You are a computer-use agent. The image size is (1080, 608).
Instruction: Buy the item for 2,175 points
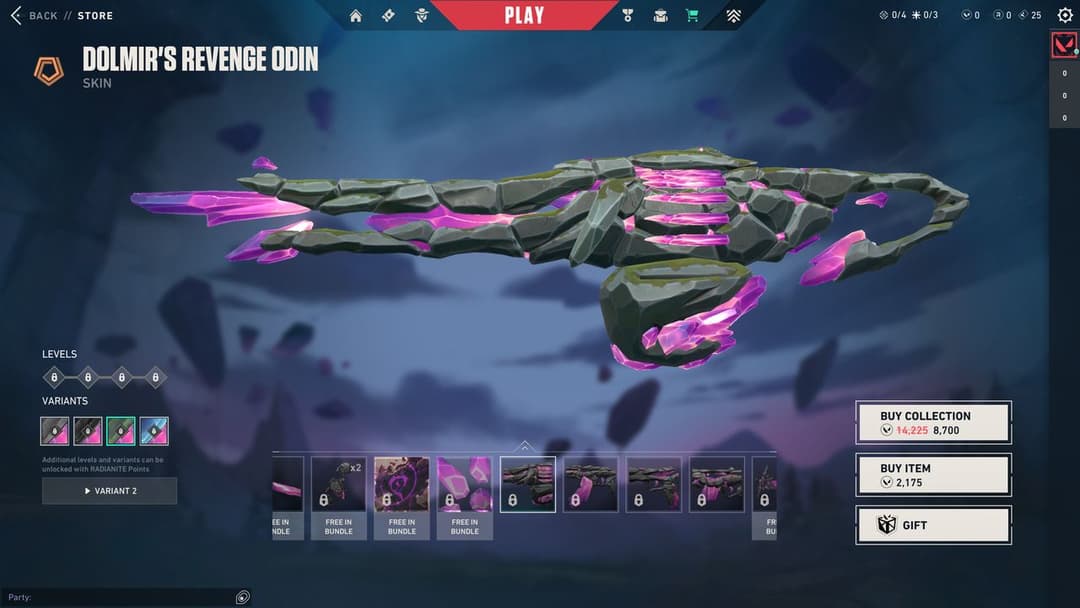click(933, 474)
